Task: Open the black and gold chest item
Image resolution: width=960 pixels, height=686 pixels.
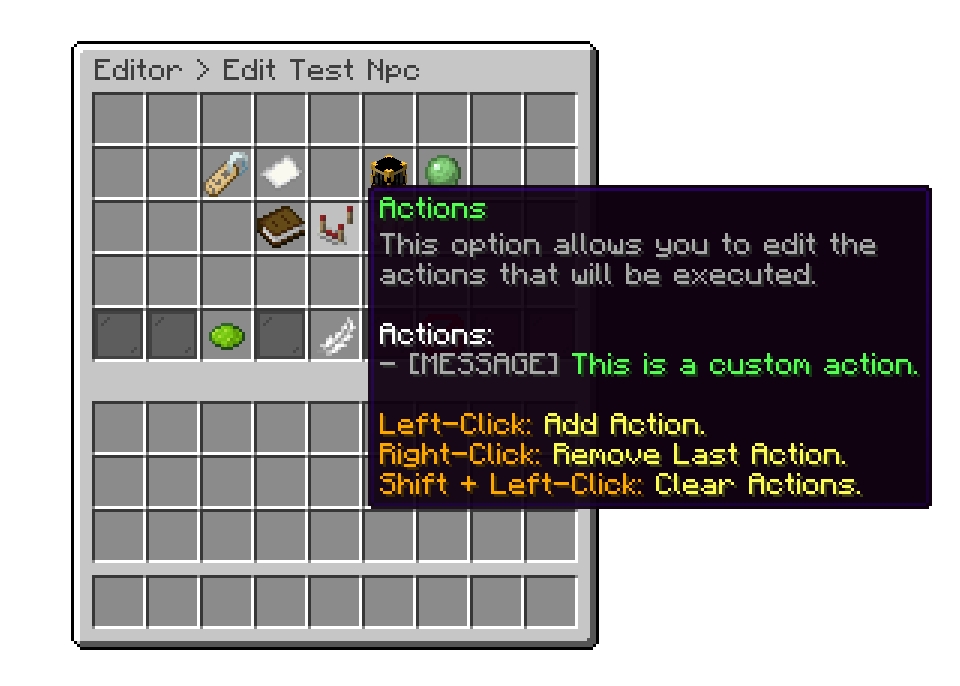Action: tap(387, 170)
